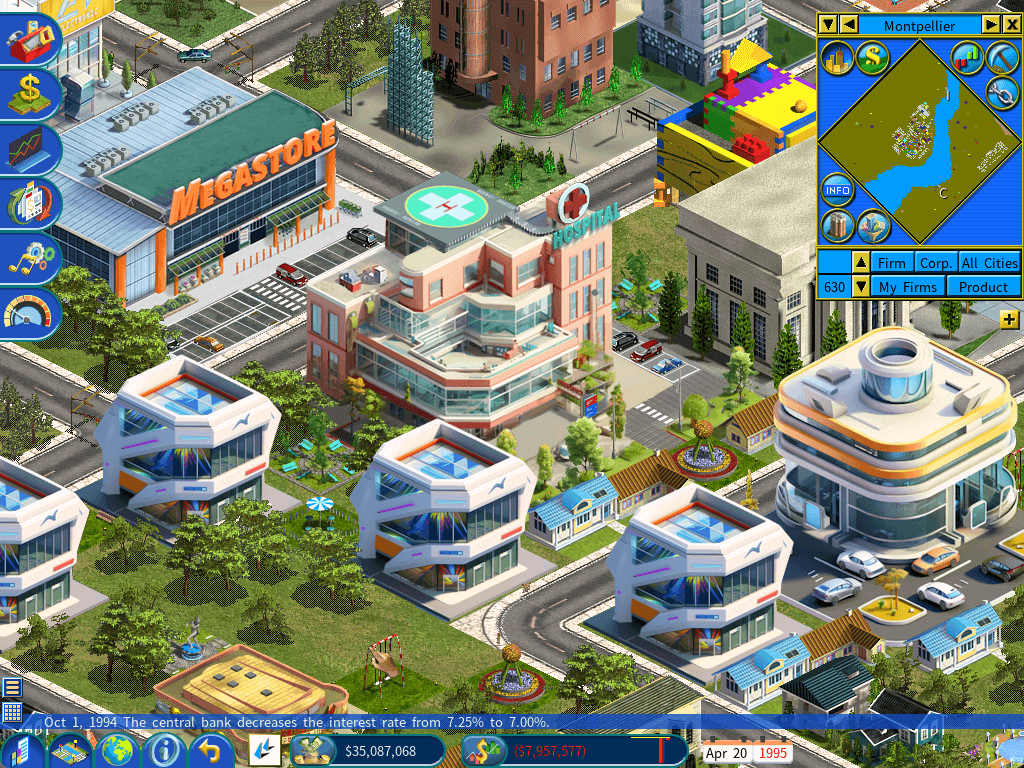
Task: Toggle the chain link icon
Action: coord(1002,93)
